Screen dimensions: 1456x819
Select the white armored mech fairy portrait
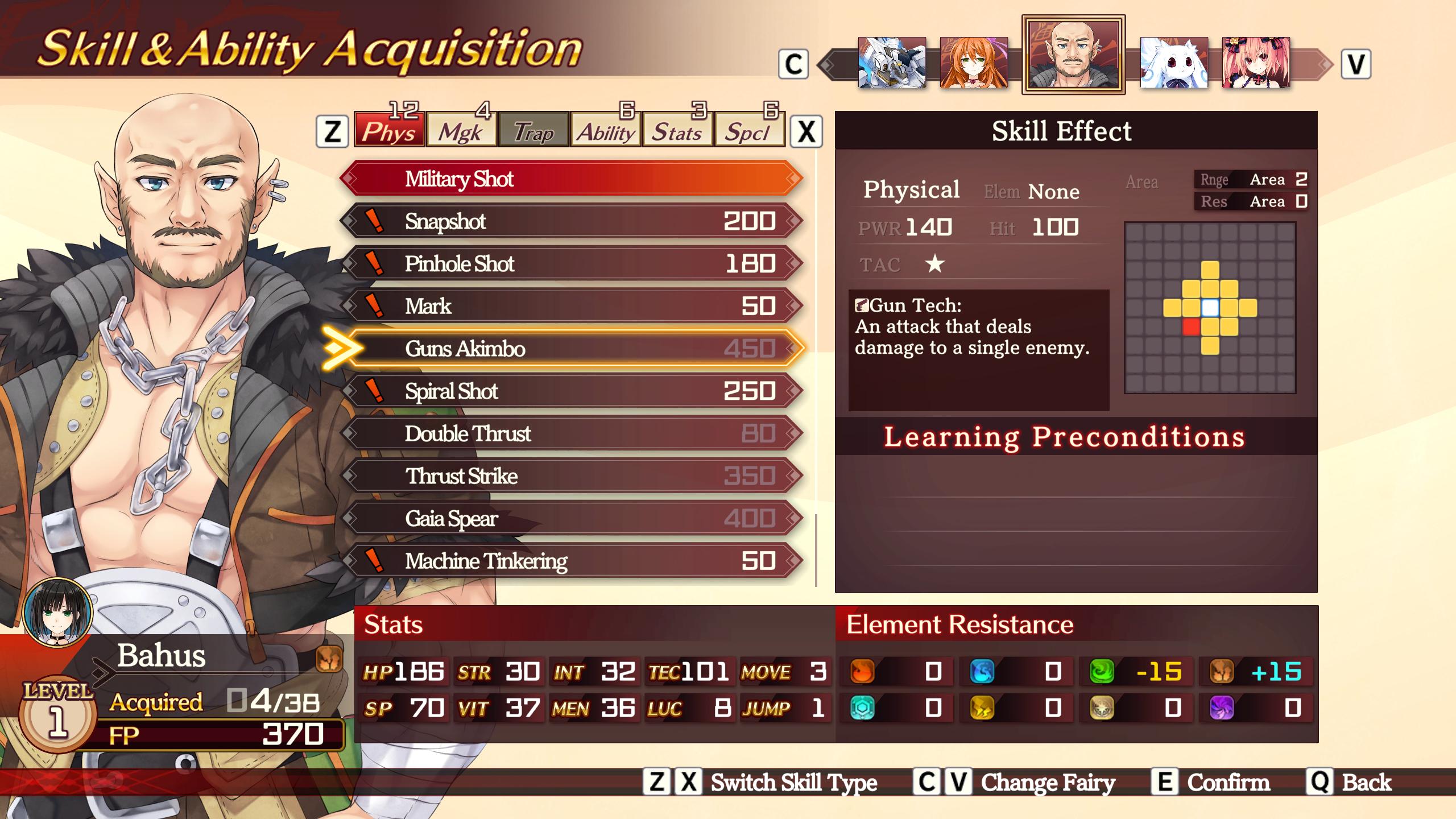[x=891, y=63]
